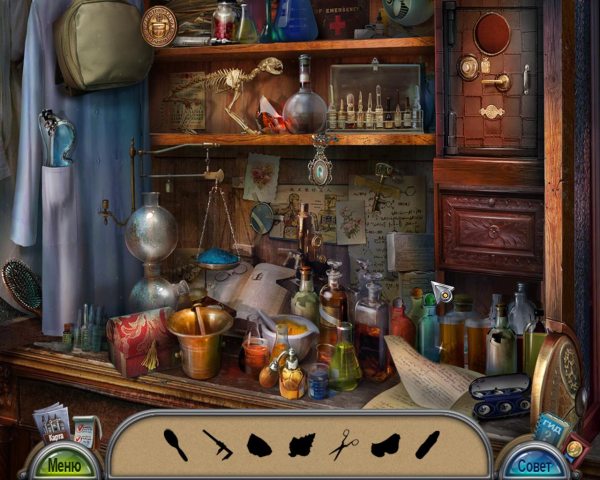Select the jagged leaf silhouette in the item bar
This screenshot has width=600, height=480.
(x=301, y=444)
